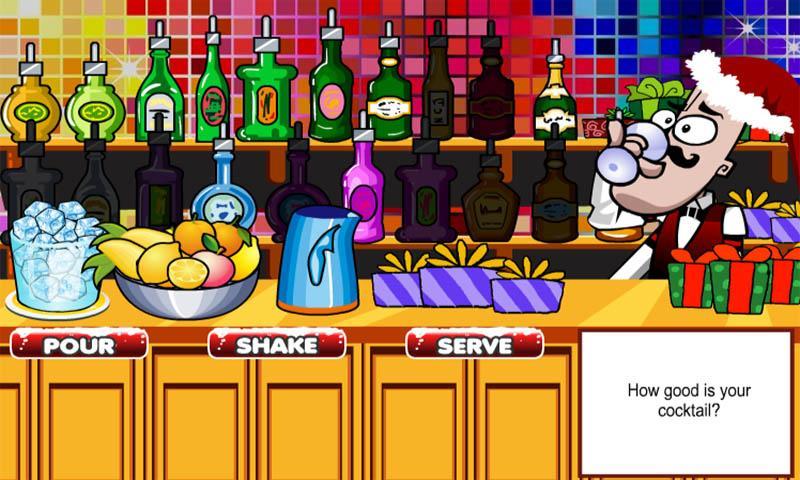Serve the cocktail with the SERVE button
This screenshot has height=480, width=800.
click(474, 345)
